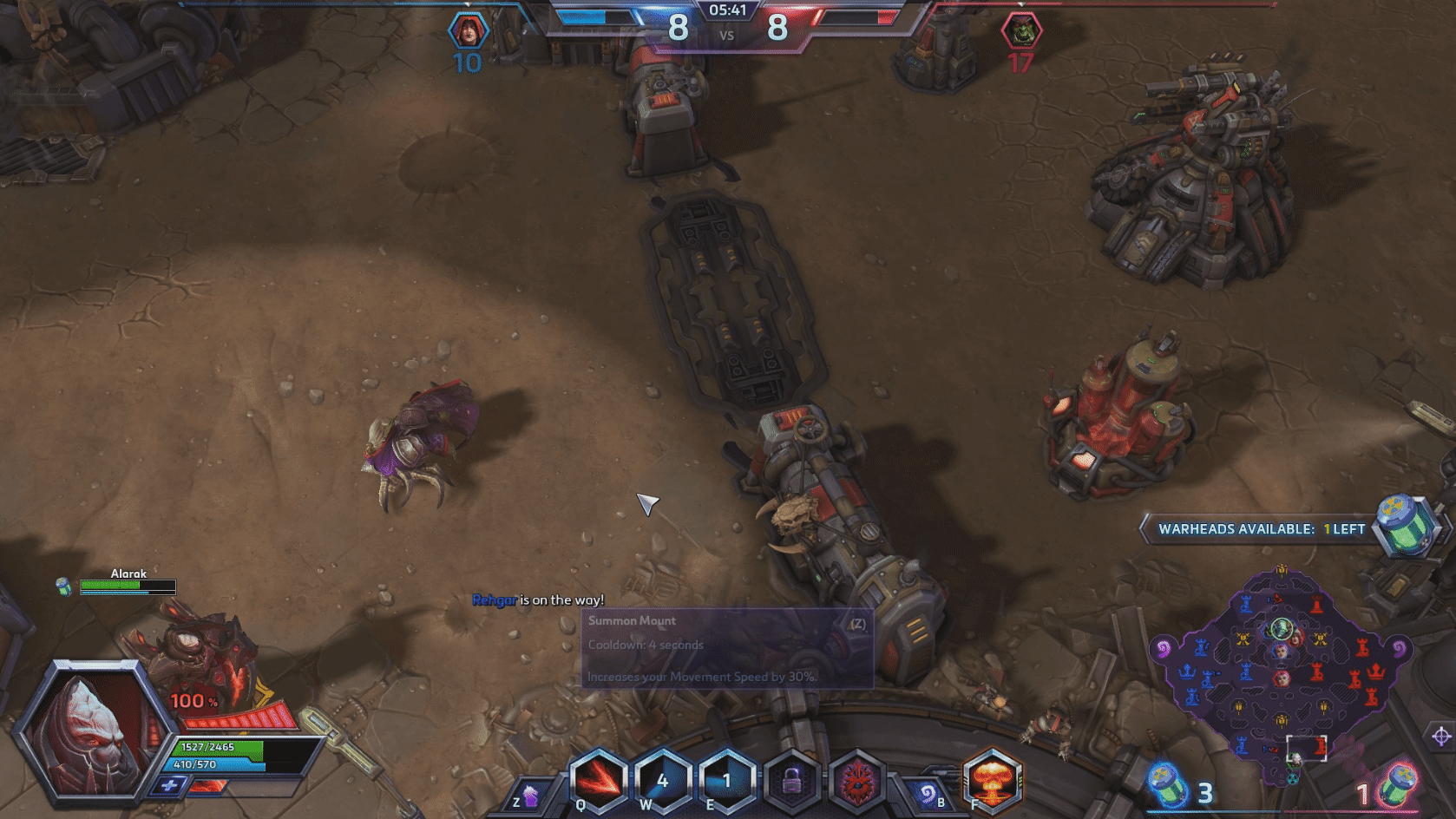Cast Alarak's red Discord Strike ability
This screenshot has height=819, width=1456.
(599, 780)
